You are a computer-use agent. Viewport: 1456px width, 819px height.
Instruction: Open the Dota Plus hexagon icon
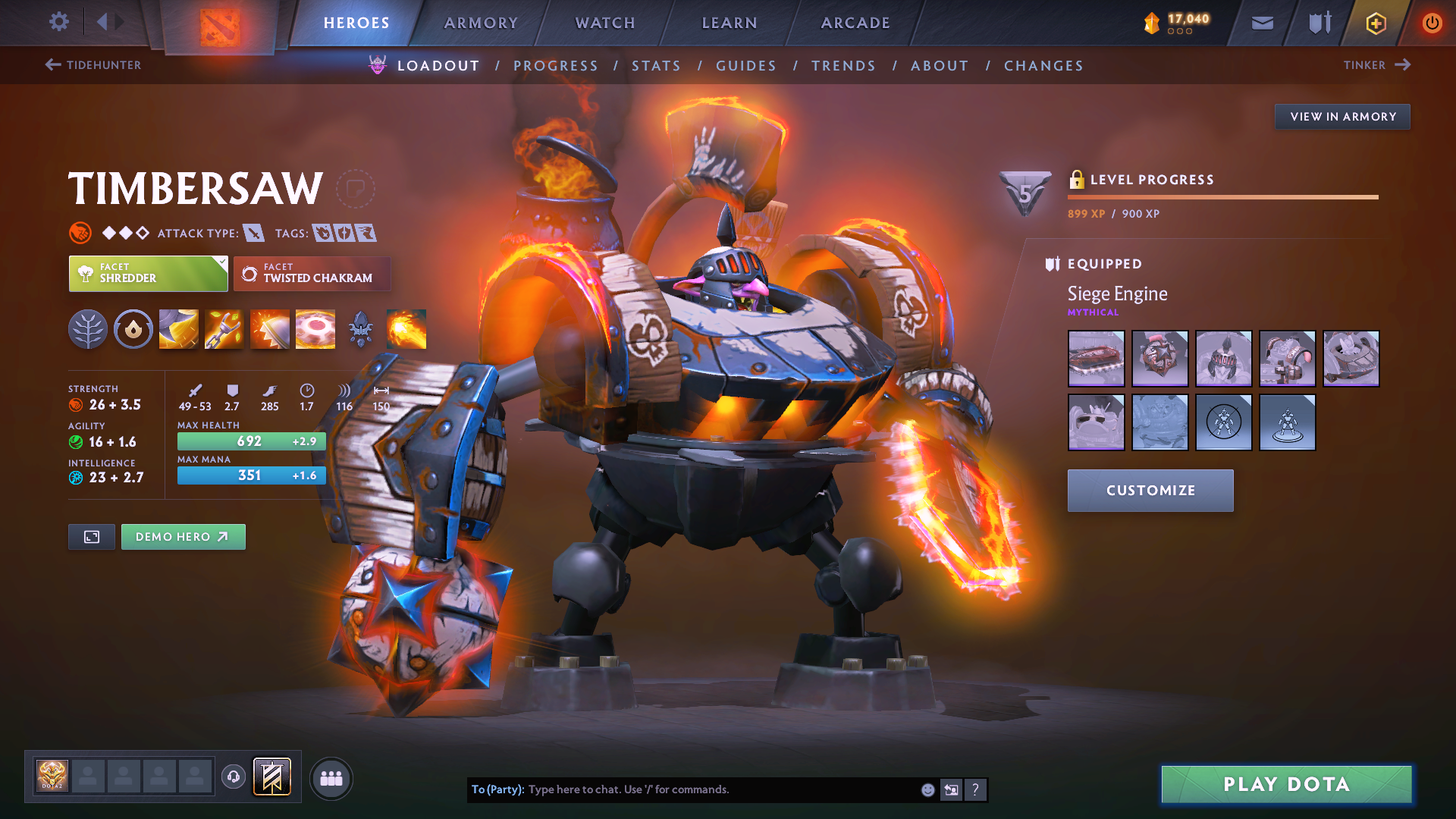pos(1375,23)
